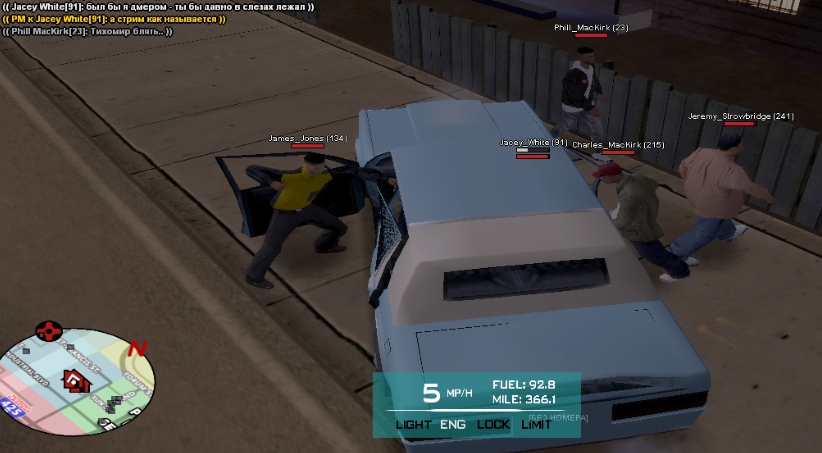This screenshot has height=453, width=822.
Task: Select Phill MacKirk's chat message line
Action: pyautogui.click(x=88, y=31)
